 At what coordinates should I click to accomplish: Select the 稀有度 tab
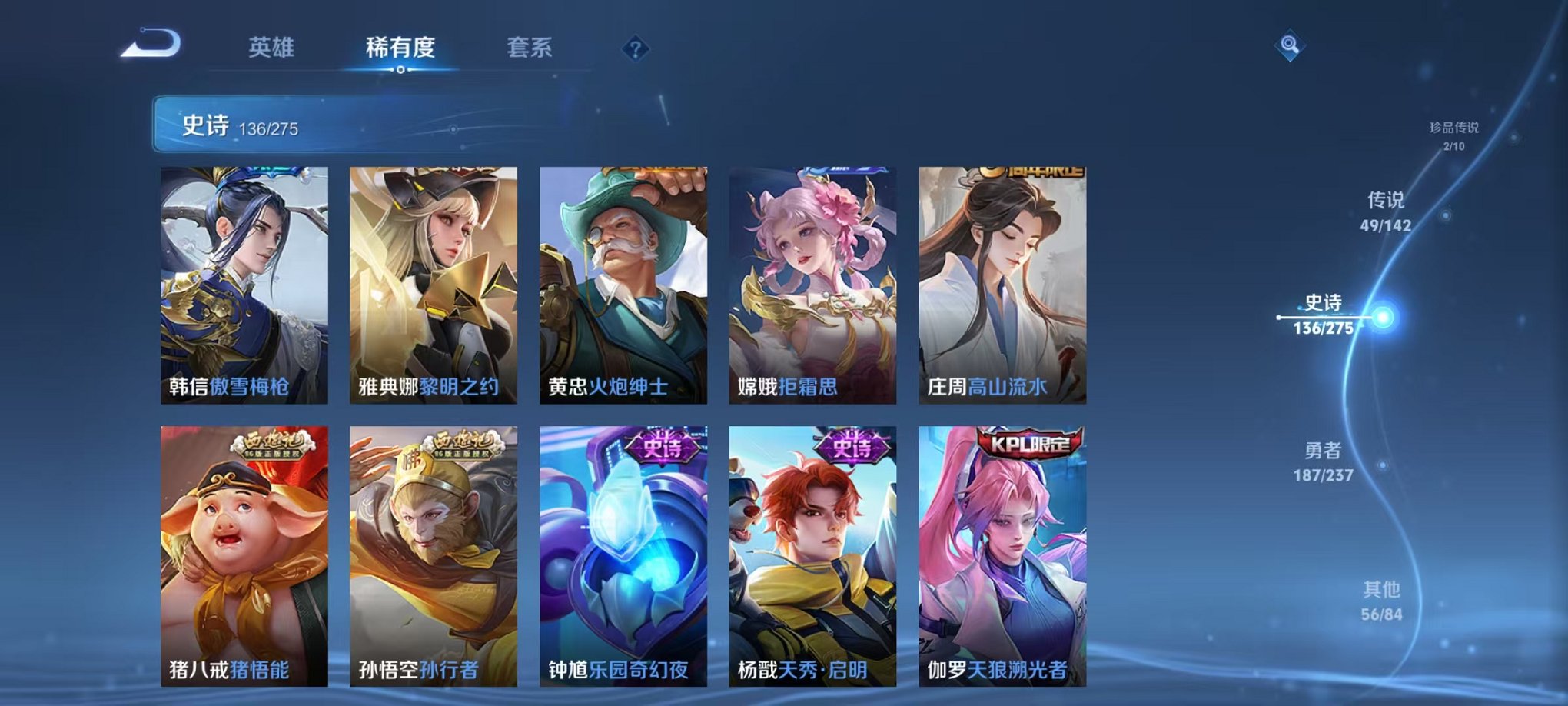(x=399, y=48)
